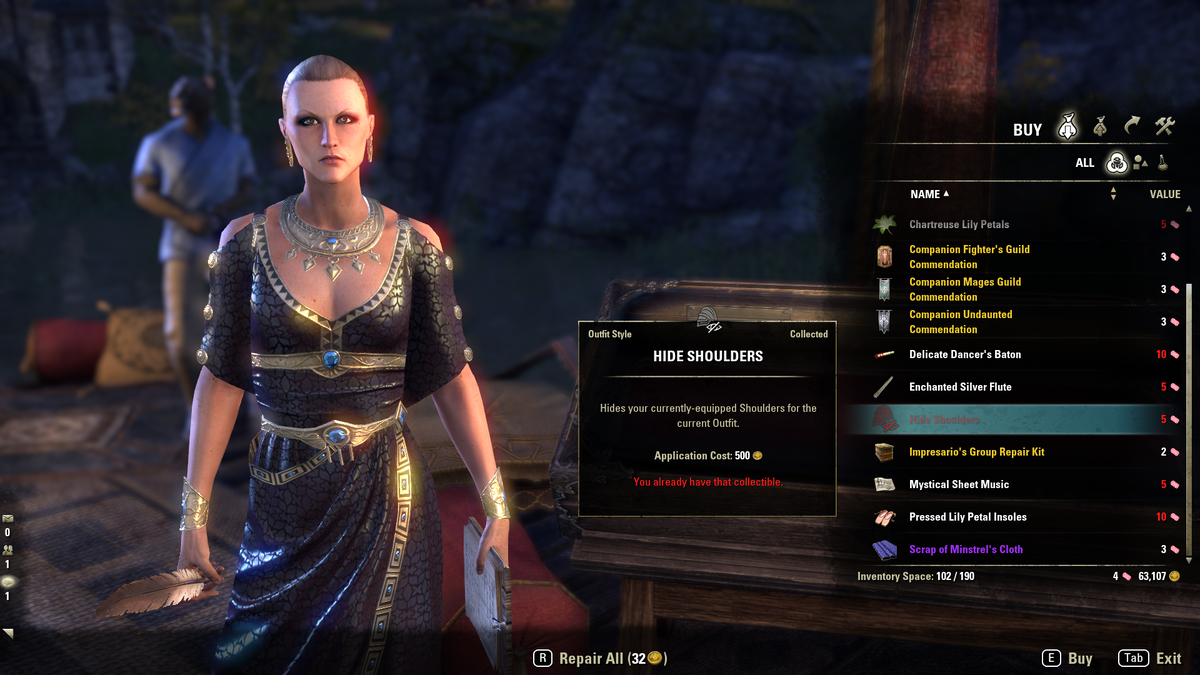Choose Companion Fighter's Guild Commendation
Screen dimensions: 1200x675
(x=969, y=257)
